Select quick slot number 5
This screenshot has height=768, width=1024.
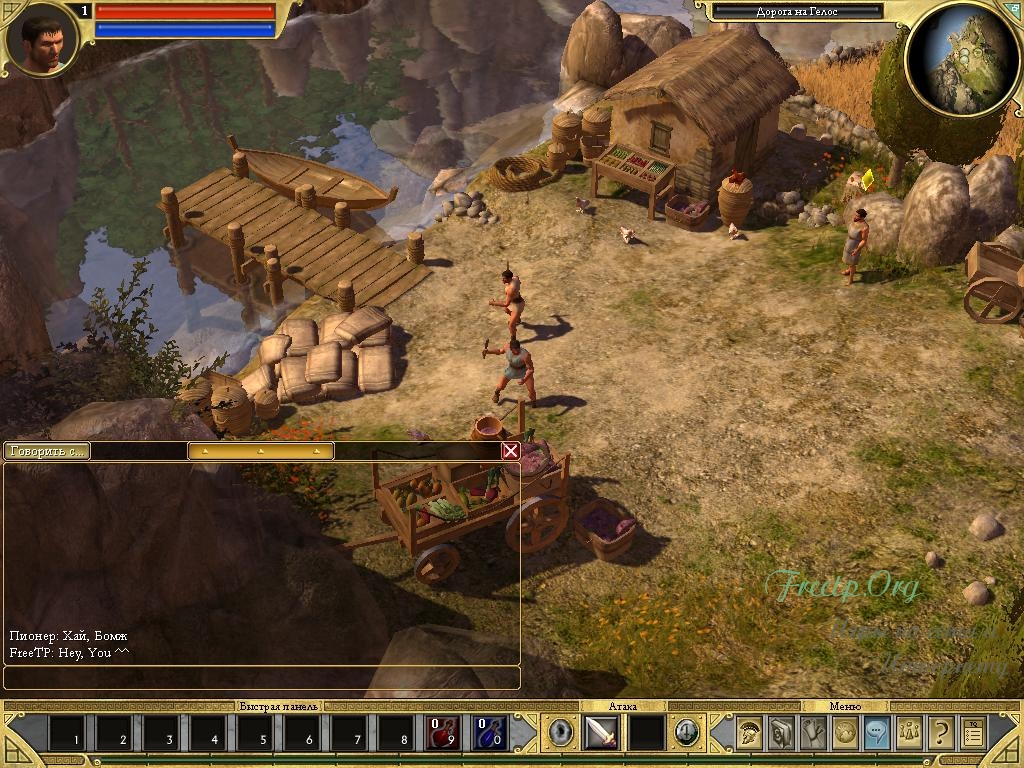pyautogui.click(x=255, y=733)
